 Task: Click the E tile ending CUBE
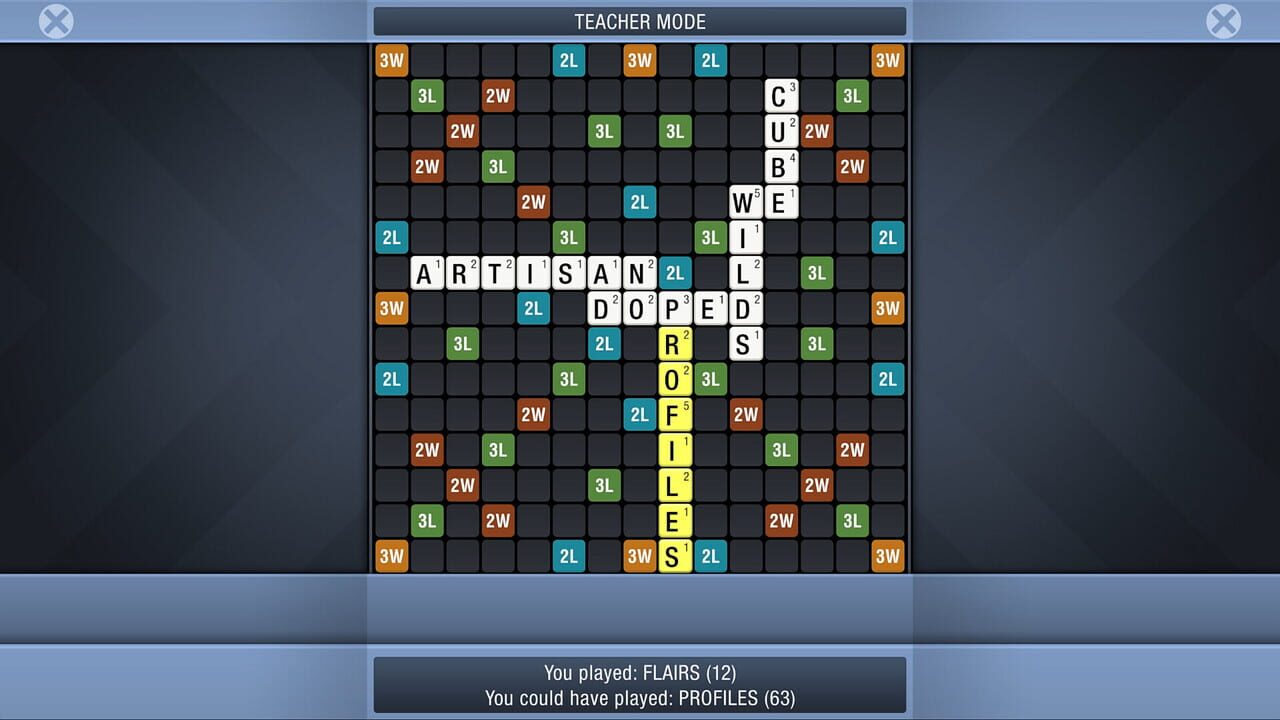781,202
